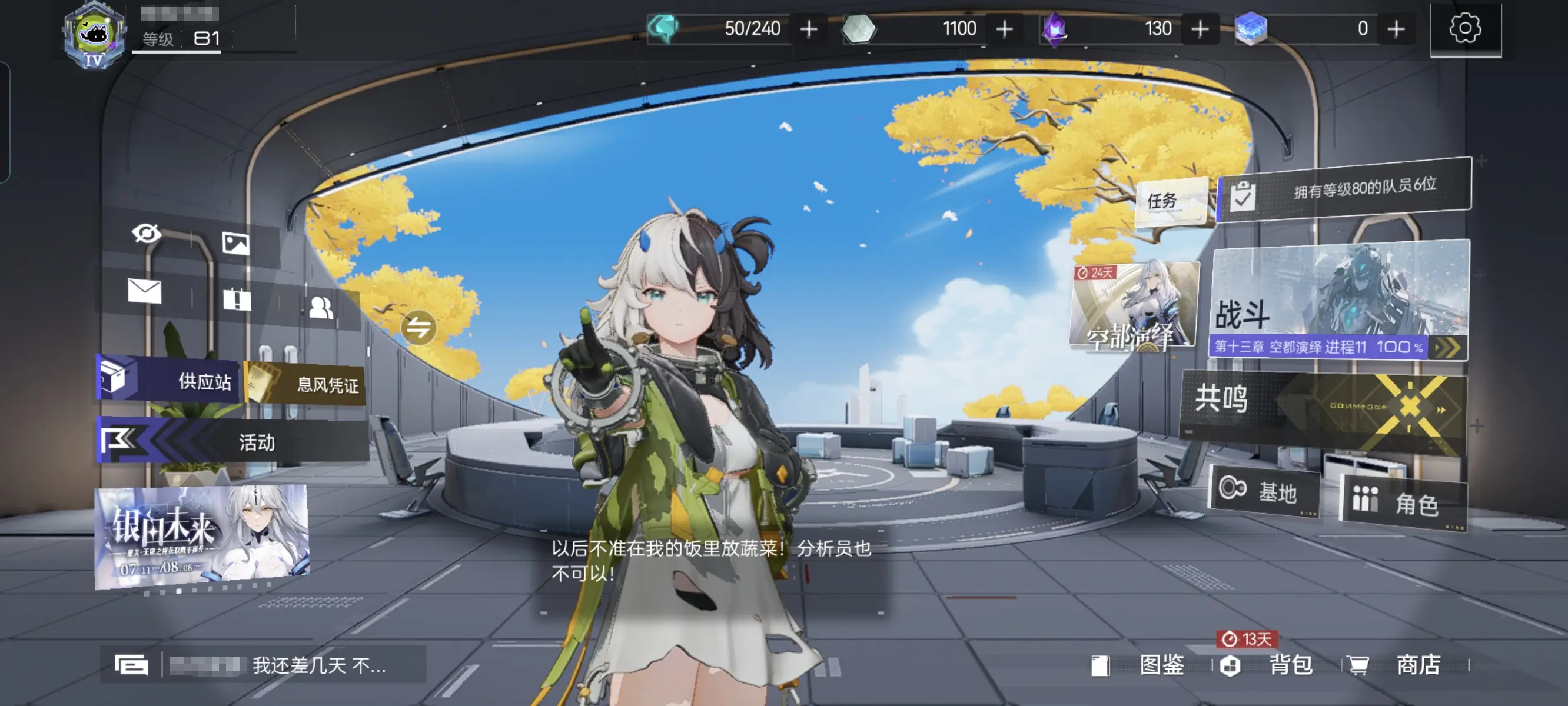Open the mail envelope

[145, 291]
